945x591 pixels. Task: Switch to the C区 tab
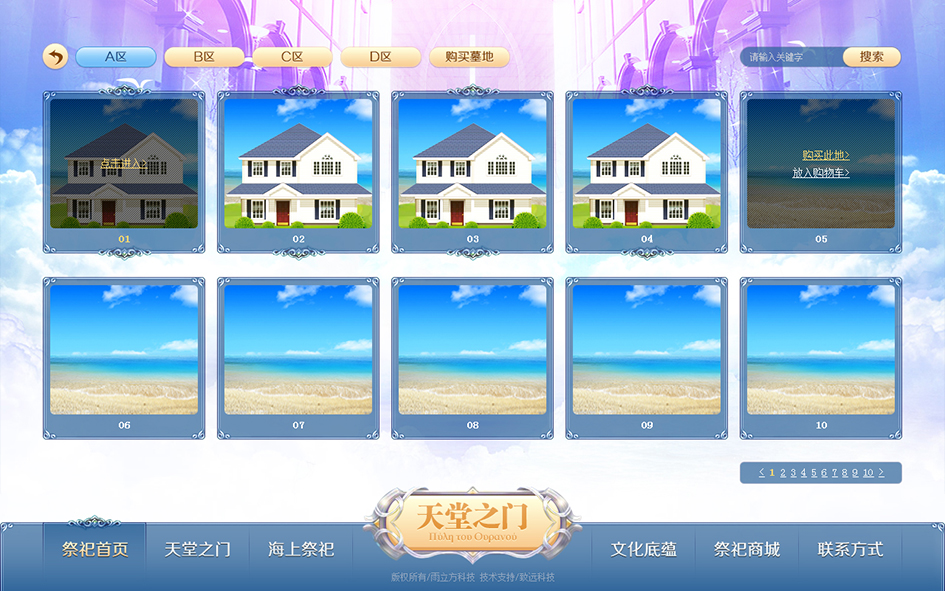pos(292,57)
